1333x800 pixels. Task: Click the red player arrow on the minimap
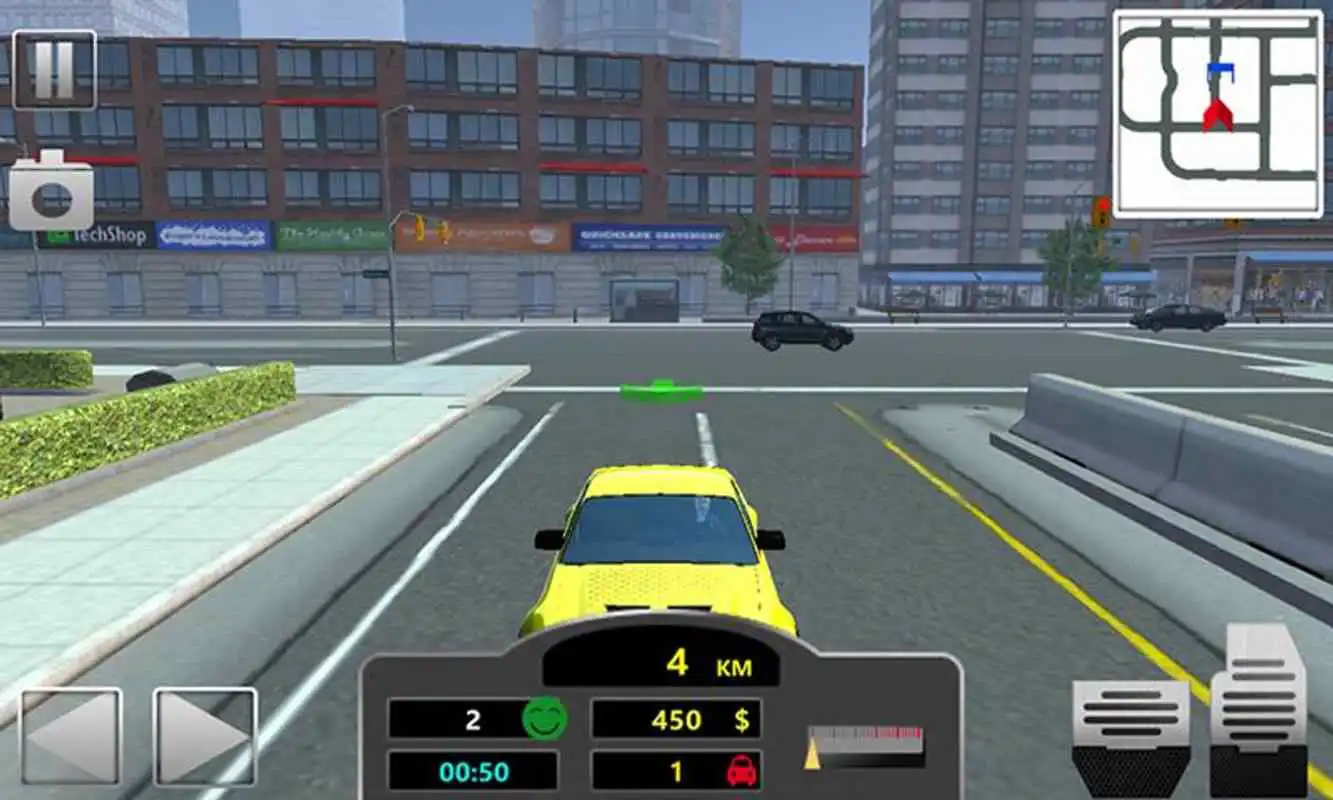pos(1219,115)
